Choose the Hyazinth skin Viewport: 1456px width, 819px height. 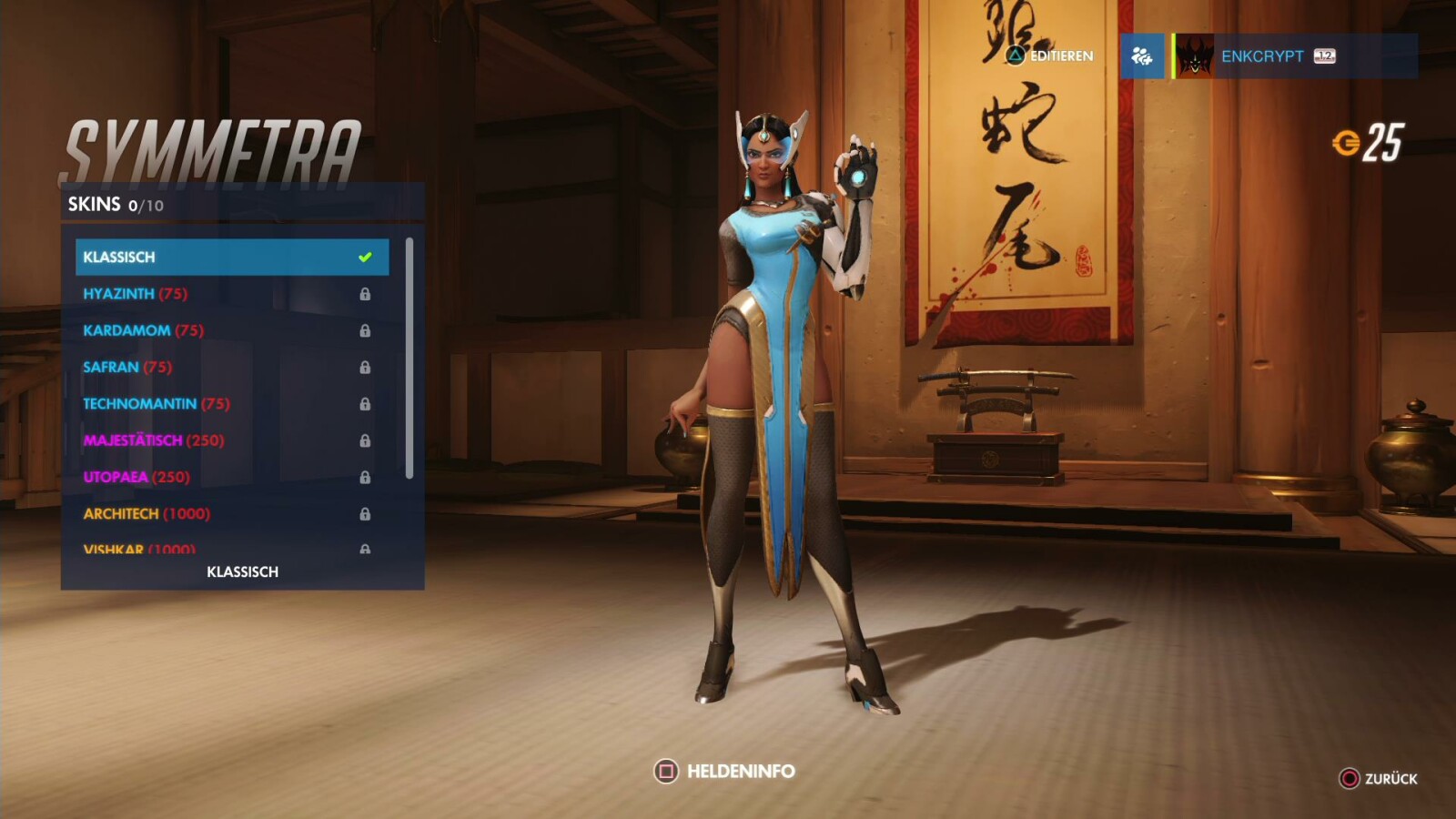coord(231,294)
